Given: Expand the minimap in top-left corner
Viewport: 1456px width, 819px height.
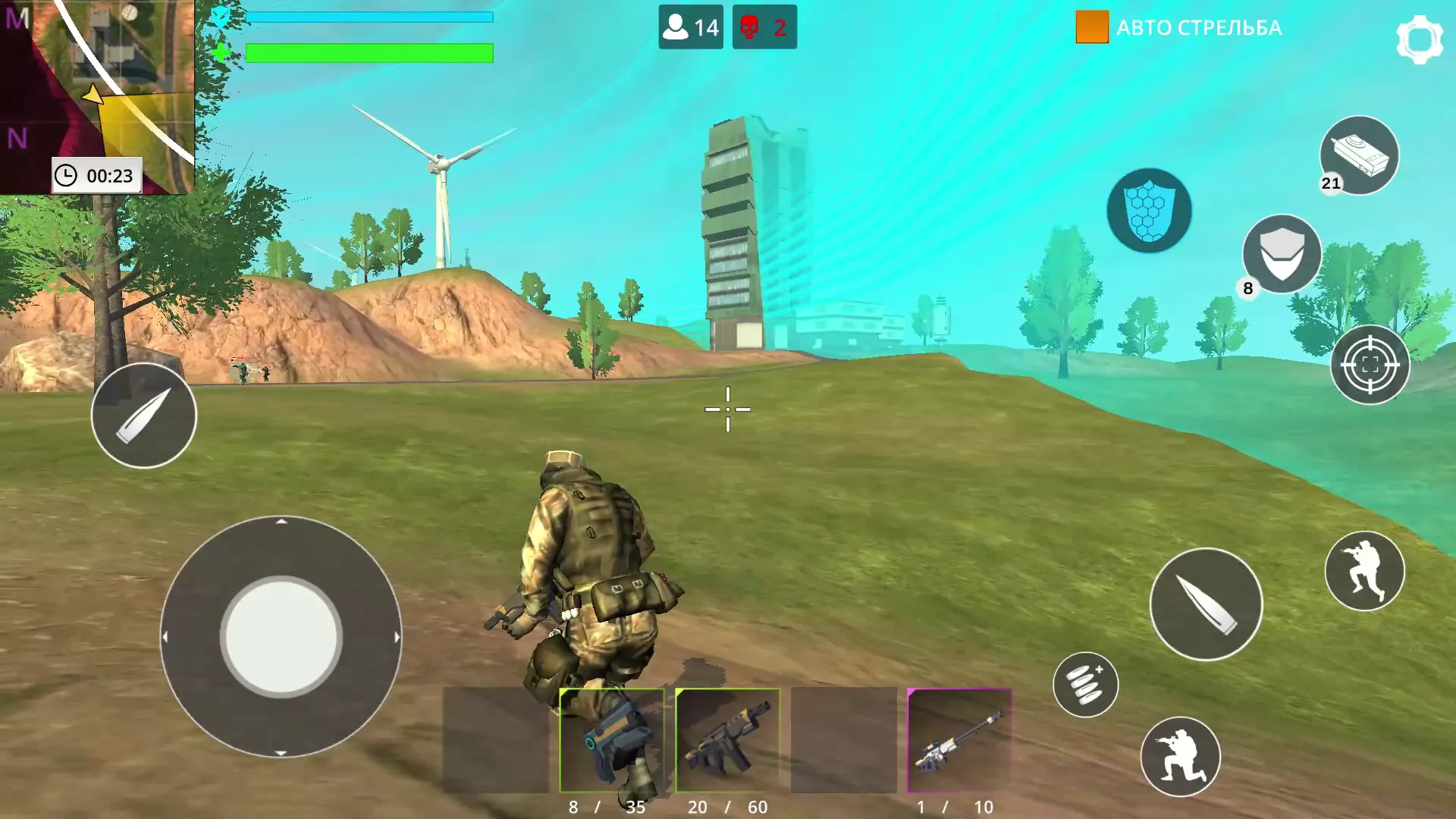Looking at the screenshot, I should tap(99, 83).
